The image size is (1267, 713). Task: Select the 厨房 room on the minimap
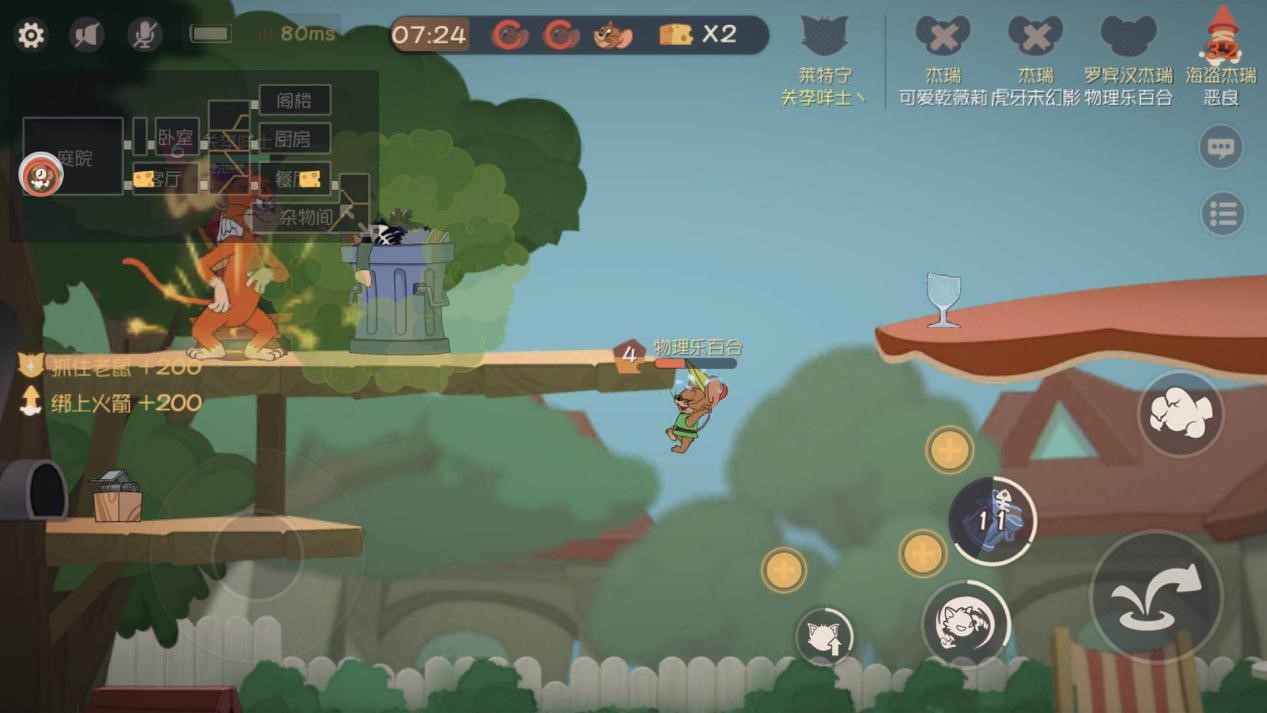[x=294, y=138]
